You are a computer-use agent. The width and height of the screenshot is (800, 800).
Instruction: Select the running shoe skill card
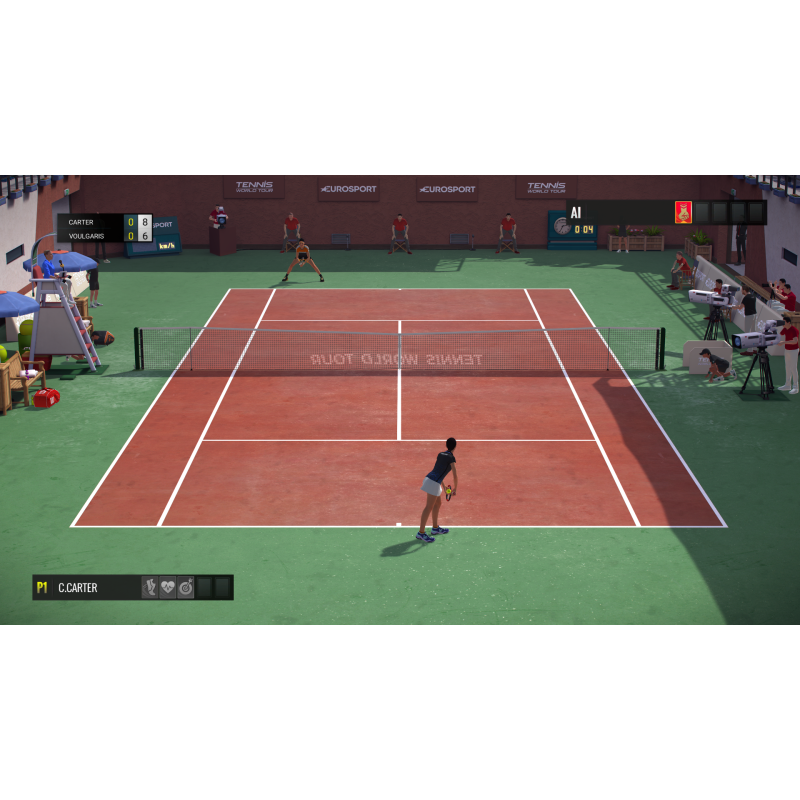150,588
